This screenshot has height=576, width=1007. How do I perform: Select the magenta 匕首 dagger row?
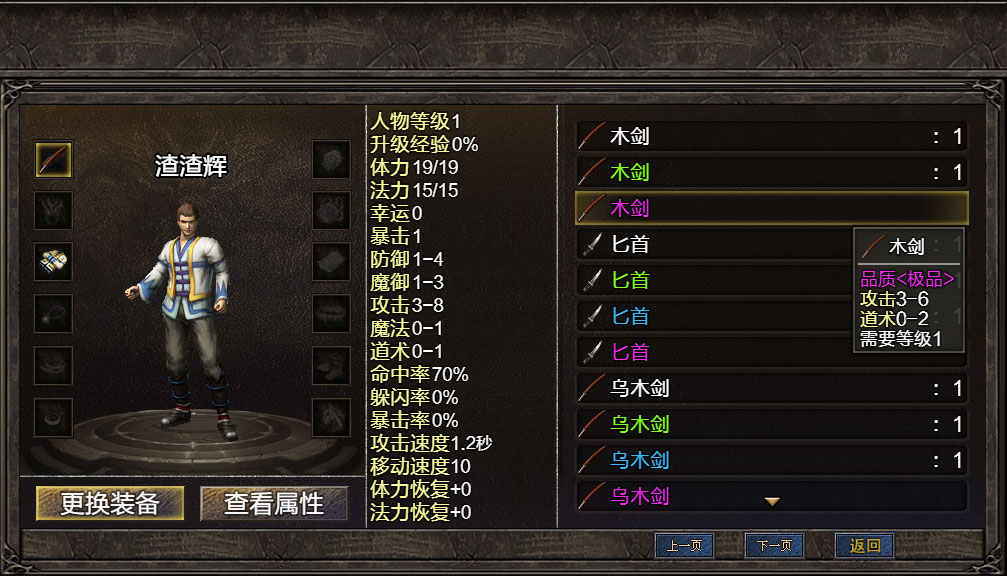pyautogui.click(x=710, y=352)
